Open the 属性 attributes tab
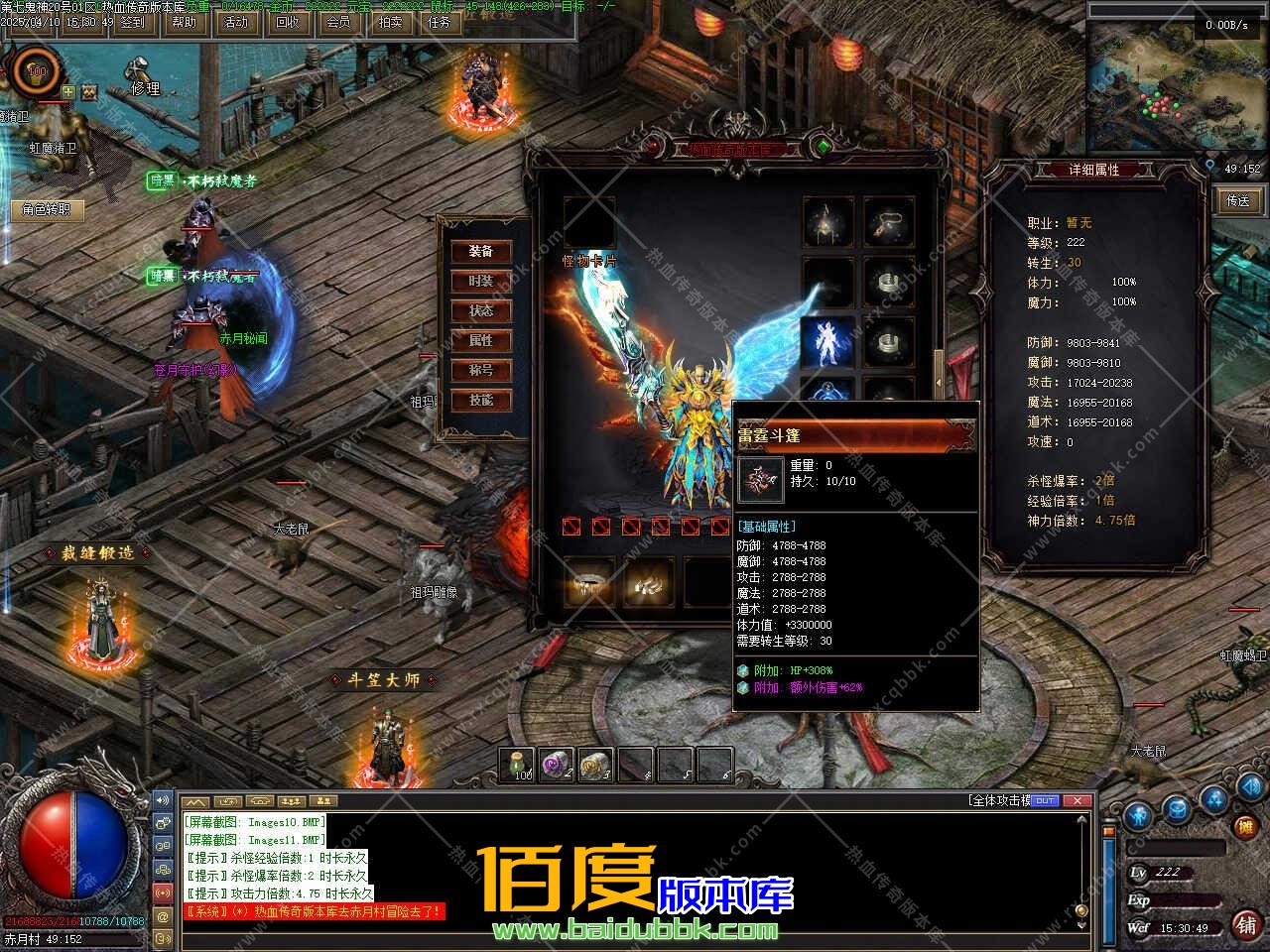Viewport: 1270px width, 952px height. tap(481, 341)
